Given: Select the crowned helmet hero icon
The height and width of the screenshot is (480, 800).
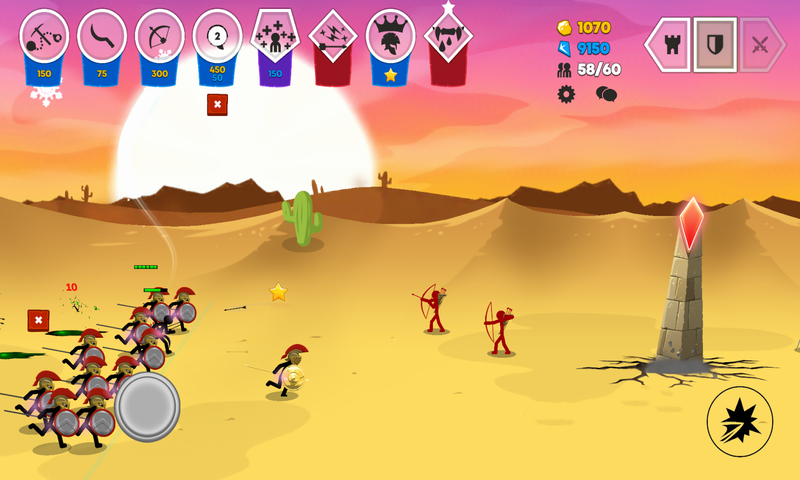Looking at the screenshot, I should point(391,37).
